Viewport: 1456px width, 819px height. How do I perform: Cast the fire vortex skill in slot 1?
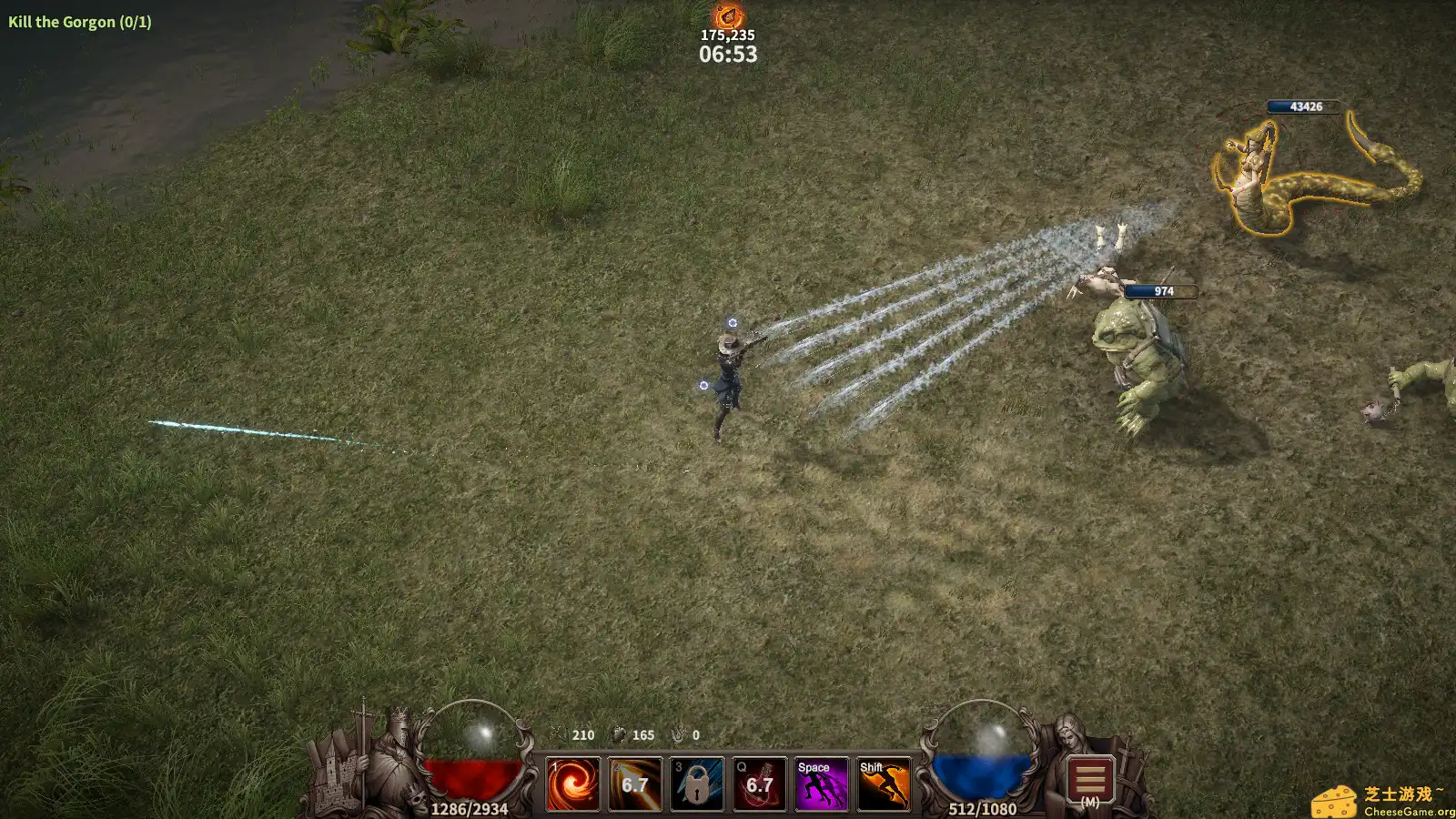(571, 784)
